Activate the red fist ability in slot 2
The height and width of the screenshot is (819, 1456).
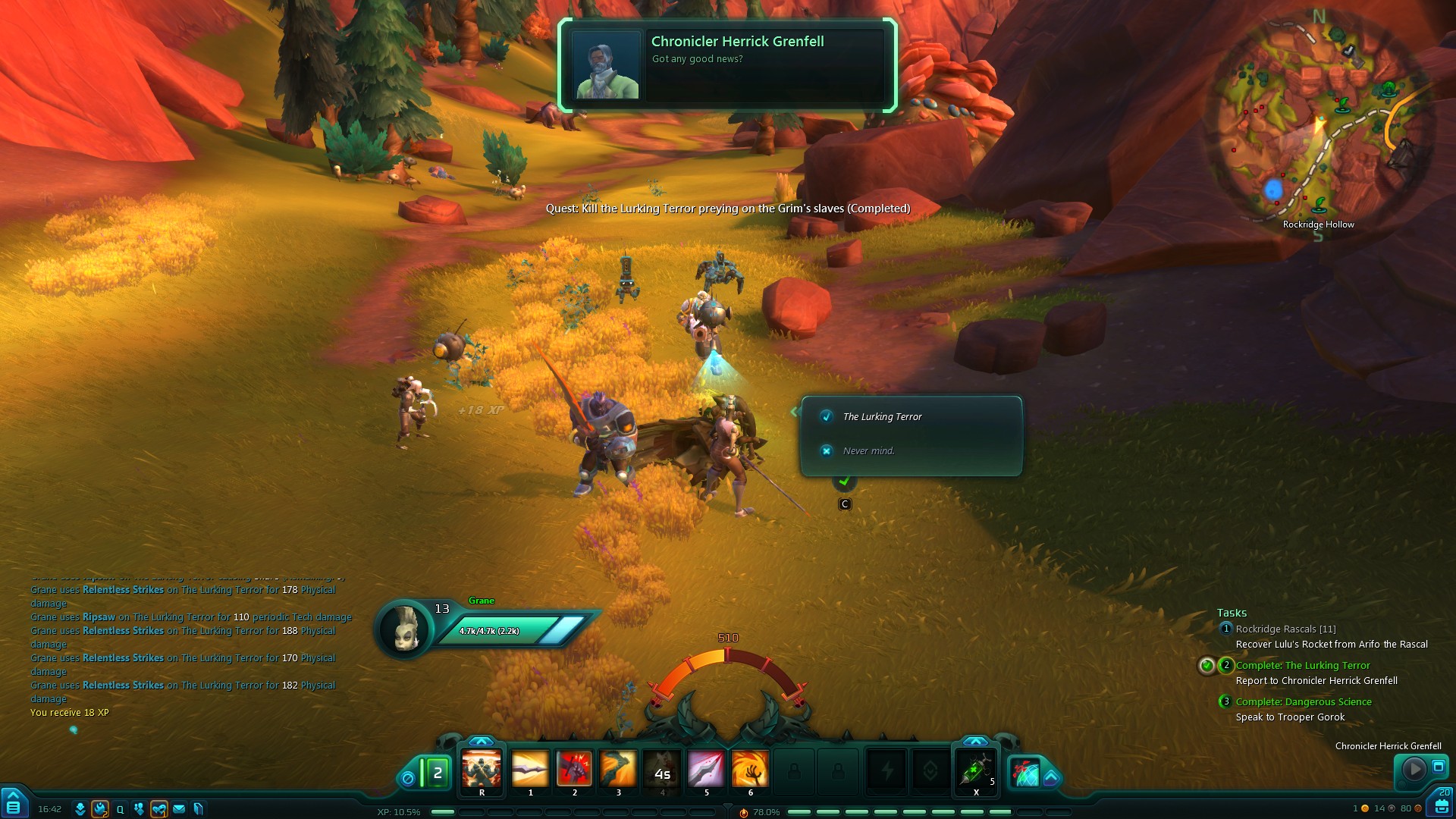tap(574, 770)
